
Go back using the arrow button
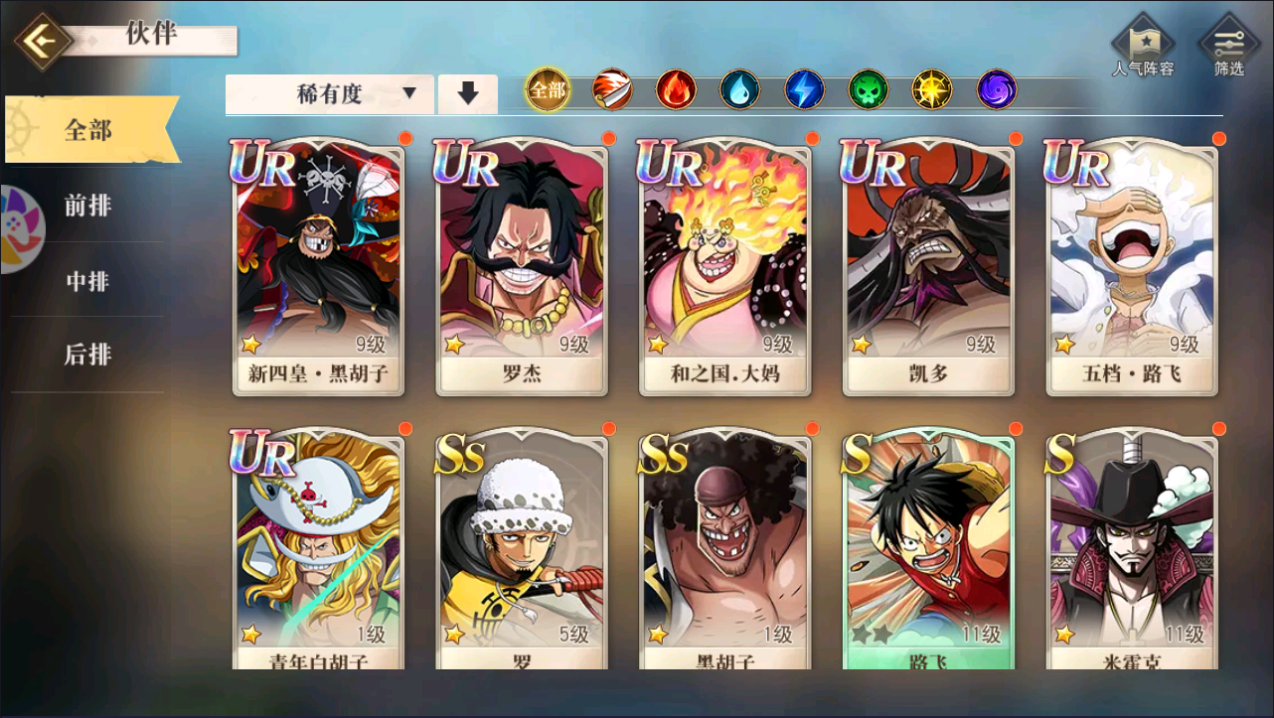tap(42, 42)
